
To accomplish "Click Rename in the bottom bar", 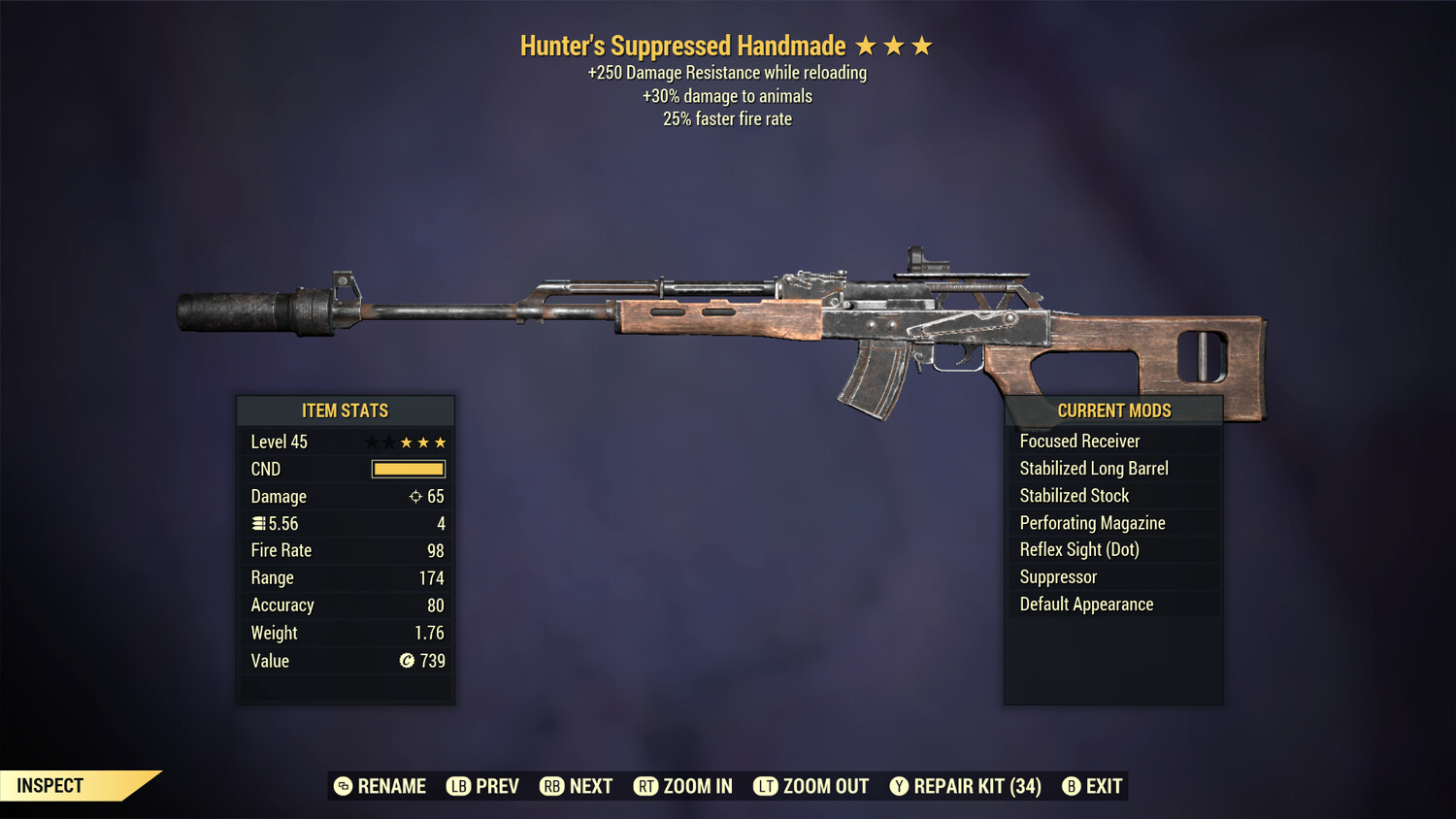I will point(392,786).
